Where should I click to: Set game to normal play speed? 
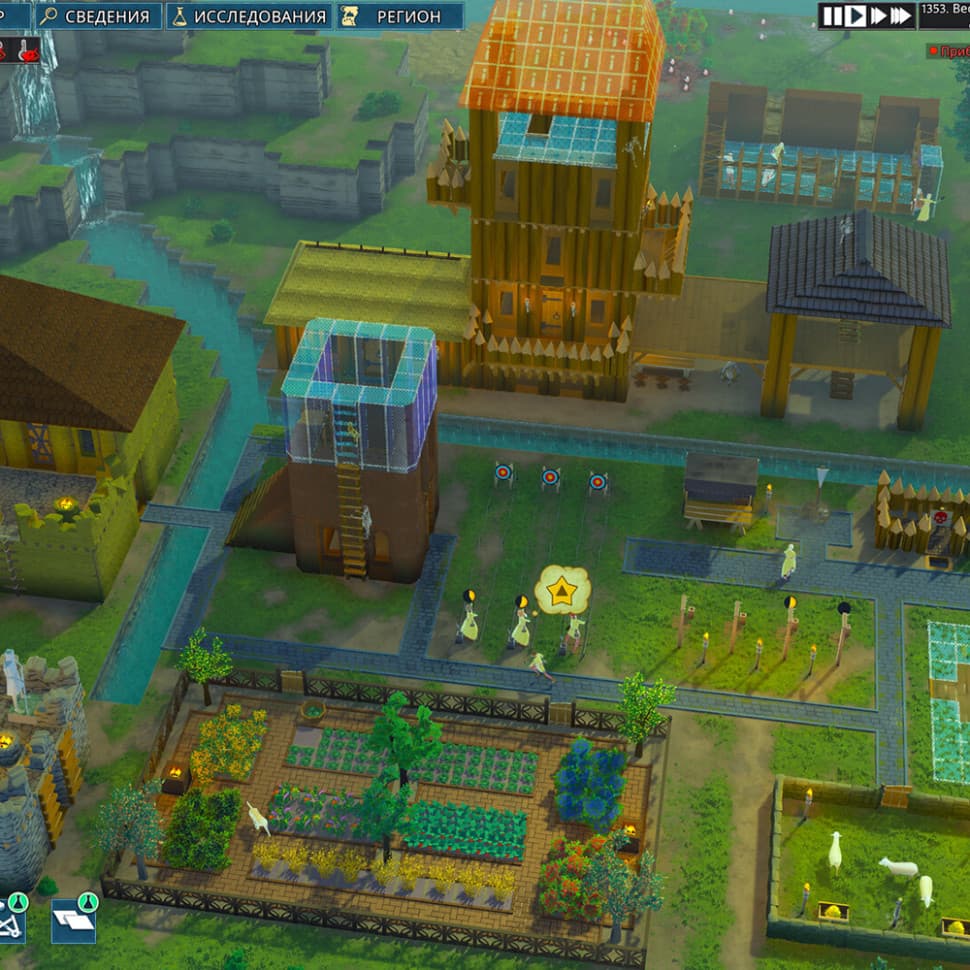[x=856, y=16]
